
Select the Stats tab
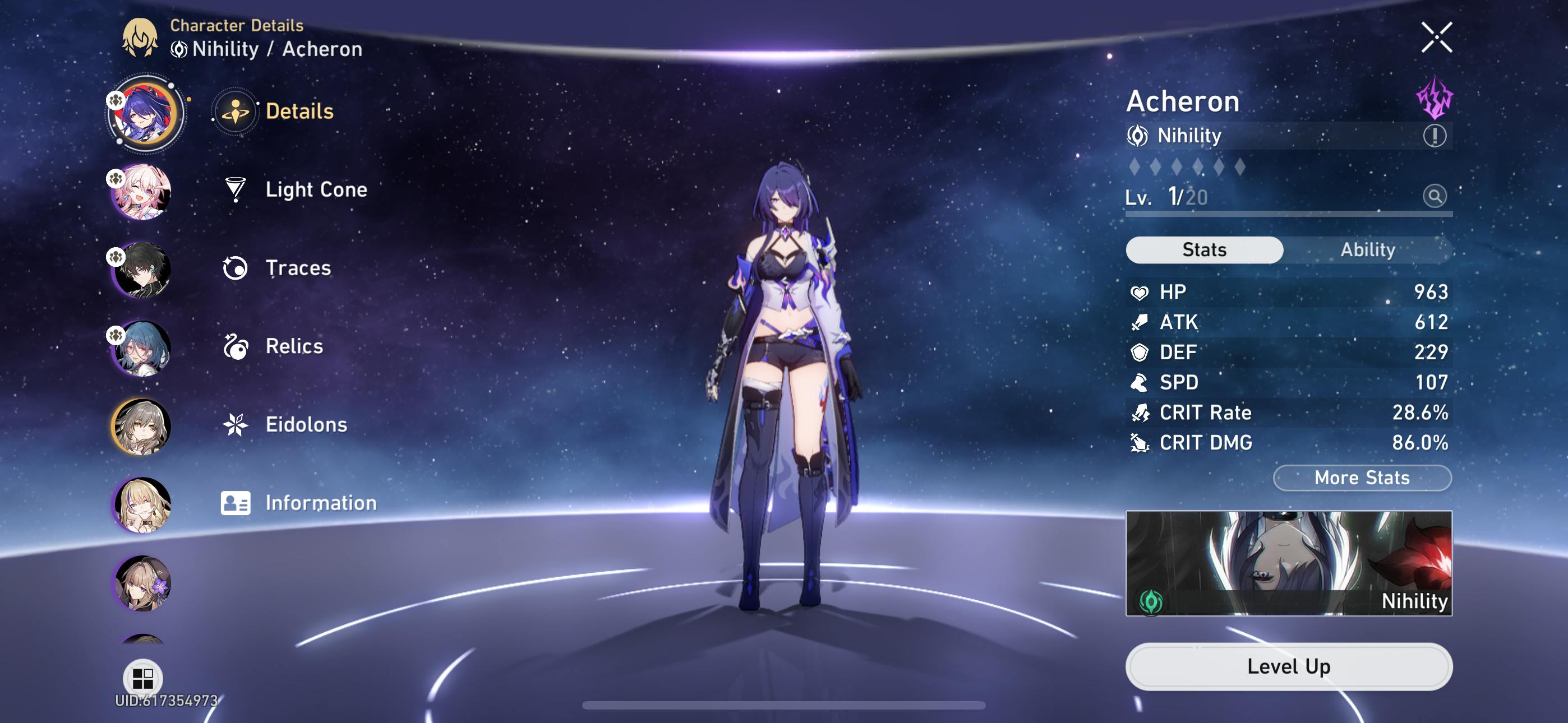point(1204,249)
